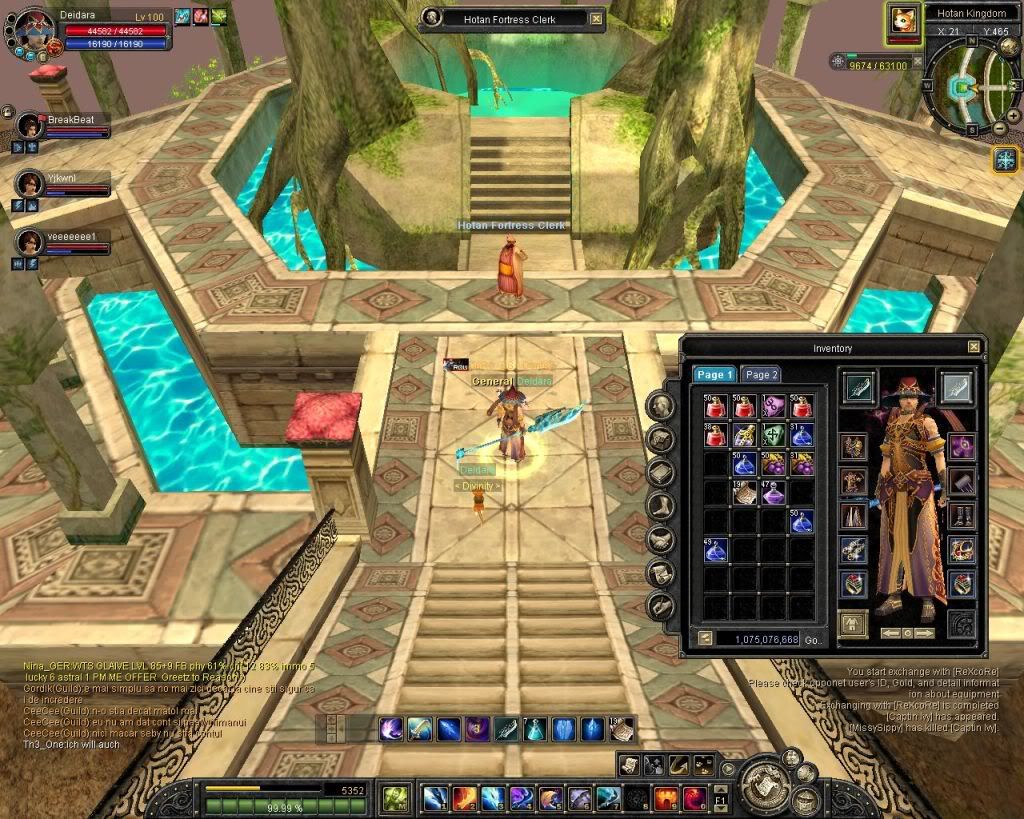Click the equipped hat slot's left weapon icon
1024x819 pixels.
tap(859, 387)
